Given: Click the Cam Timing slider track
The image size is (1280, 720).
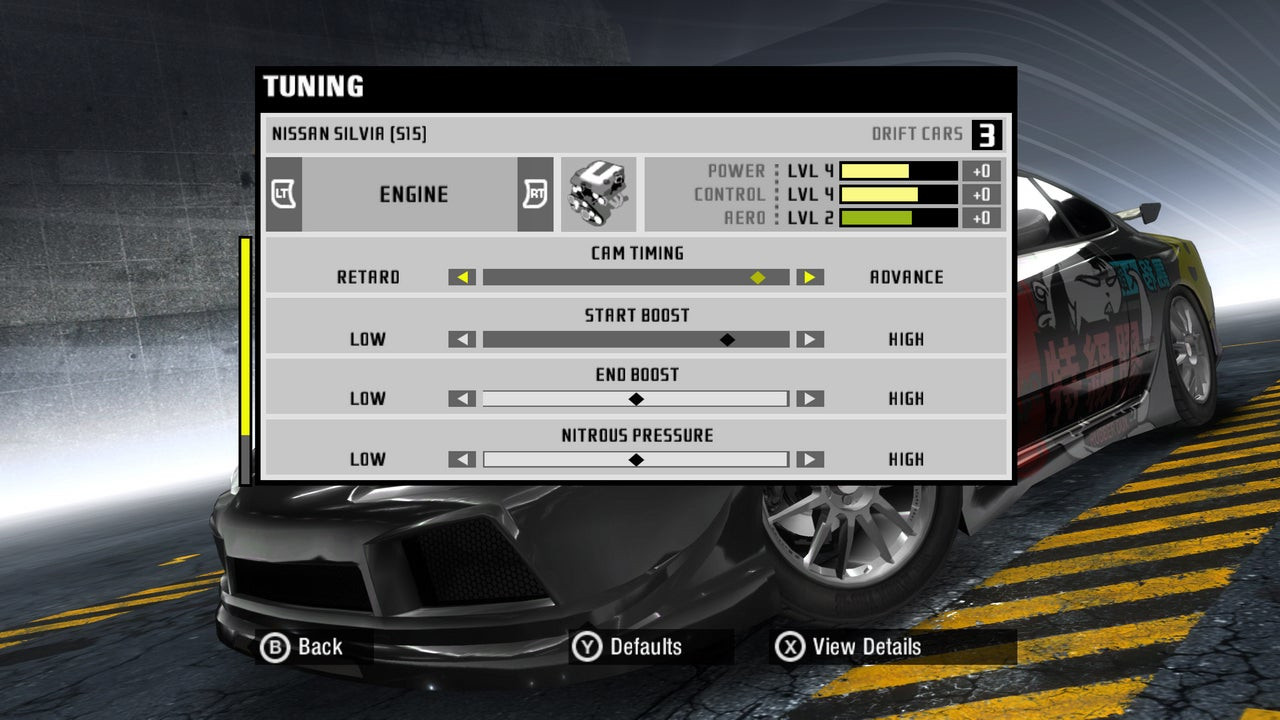Looking at the screenshot, I should point(636,277).
